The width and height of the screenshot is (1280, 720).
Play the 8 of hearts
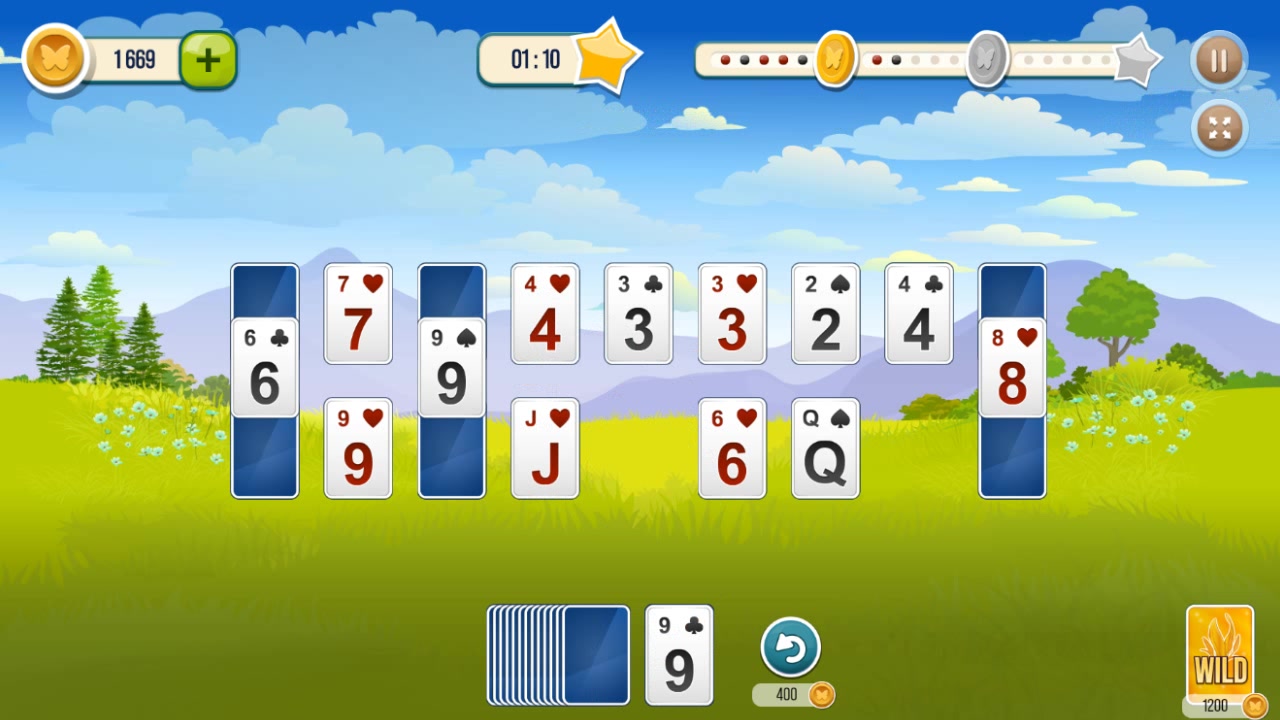(1012, 370)
